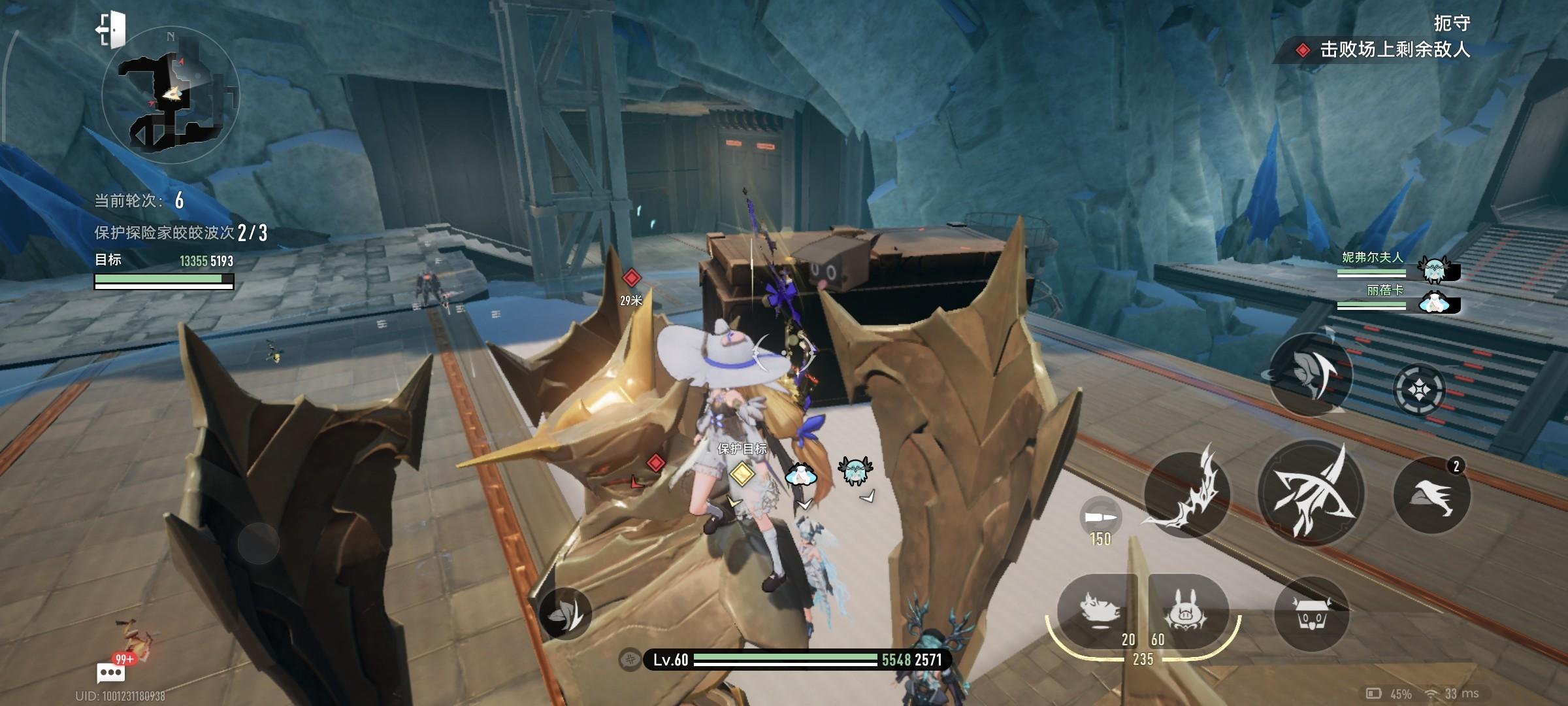Open the circular minimap

[171, 95]
